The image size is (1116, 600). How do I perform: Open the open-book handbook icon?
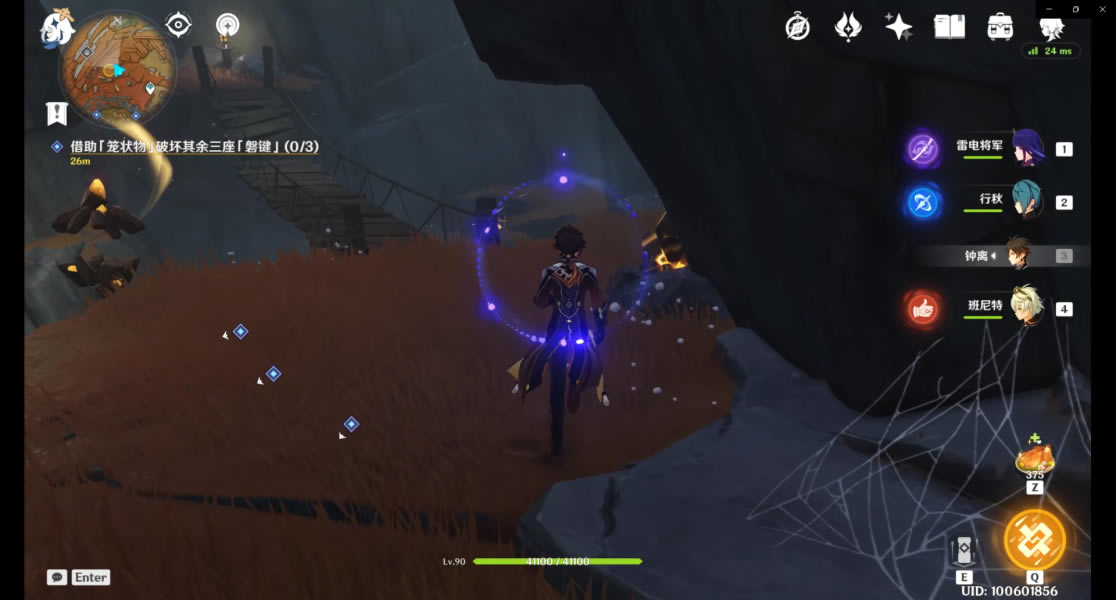point(949,27)
